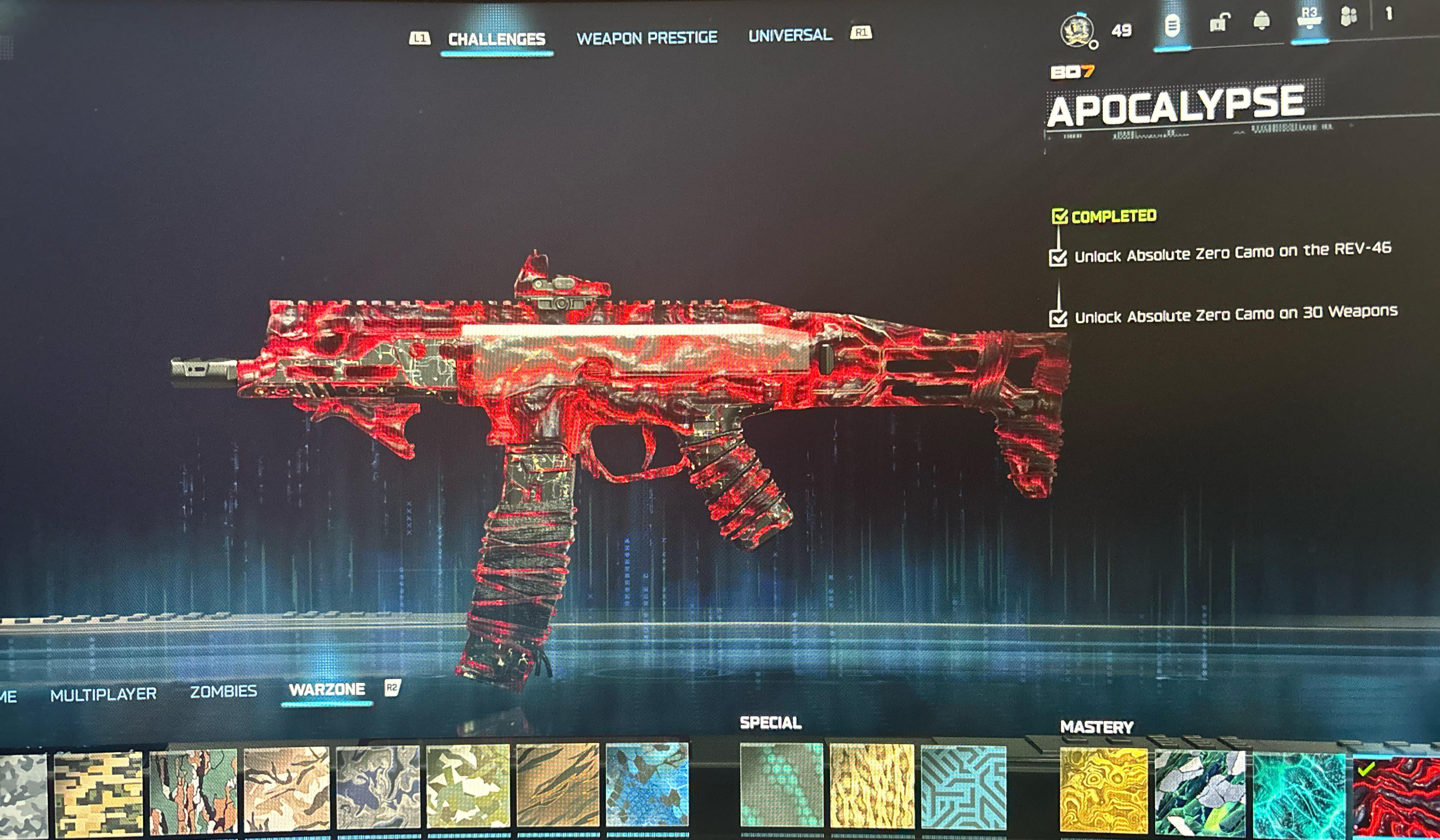Show the Zombies camo category
Image resolution: width=1440 pixels, height=840 pixels.
[223, 691]
